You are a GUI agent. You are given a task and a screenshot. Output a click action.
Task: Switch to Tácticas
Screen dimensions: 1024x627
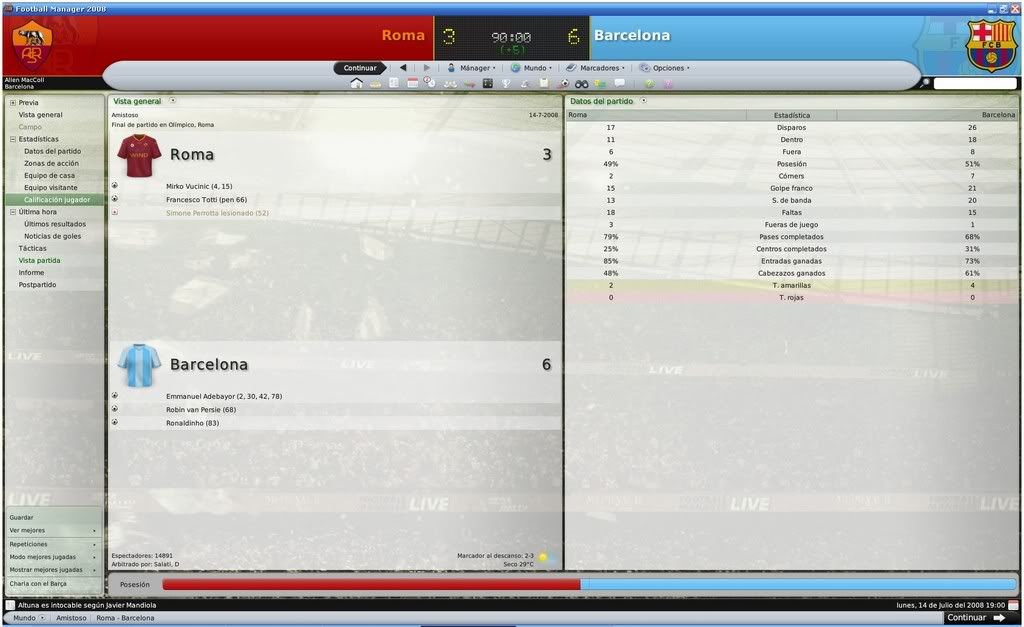(x=32, y=248)
